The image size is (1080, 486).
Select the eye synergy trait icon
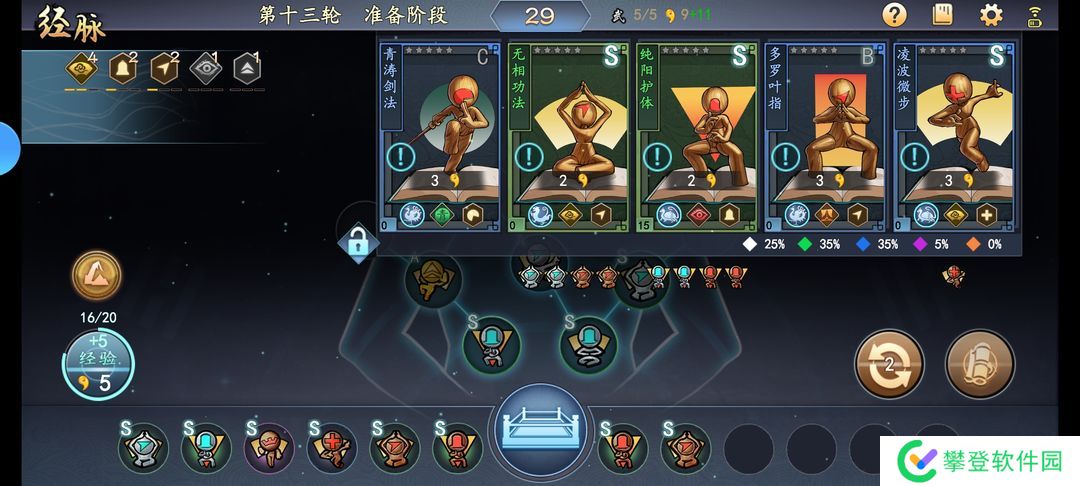[x=204, y=69]
